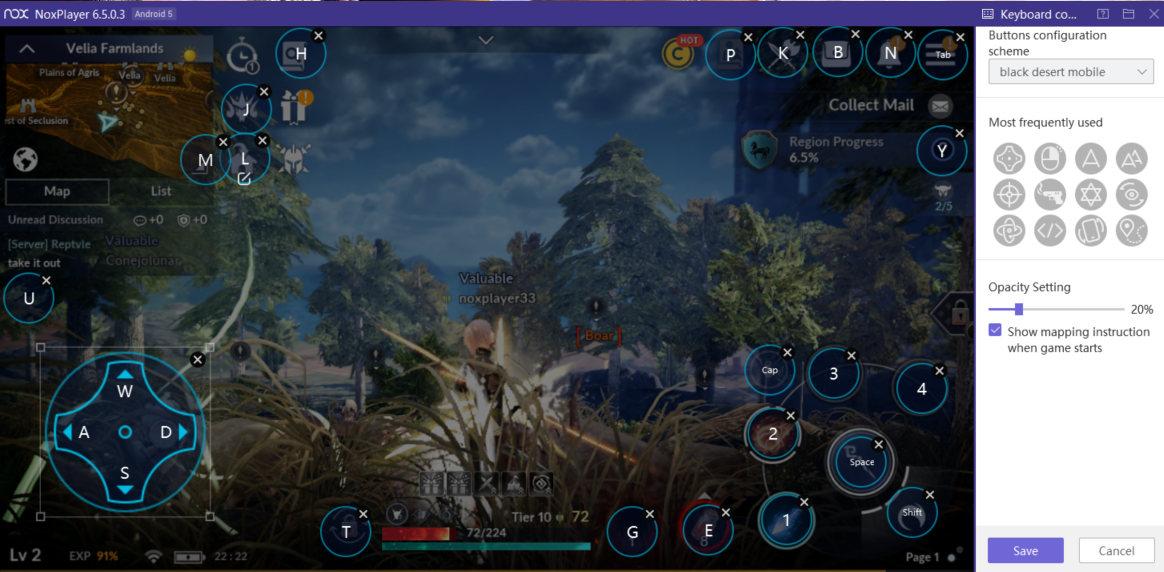Switch to the List tab
Viewport: 1164px width, 572px height.
(161, 191)
